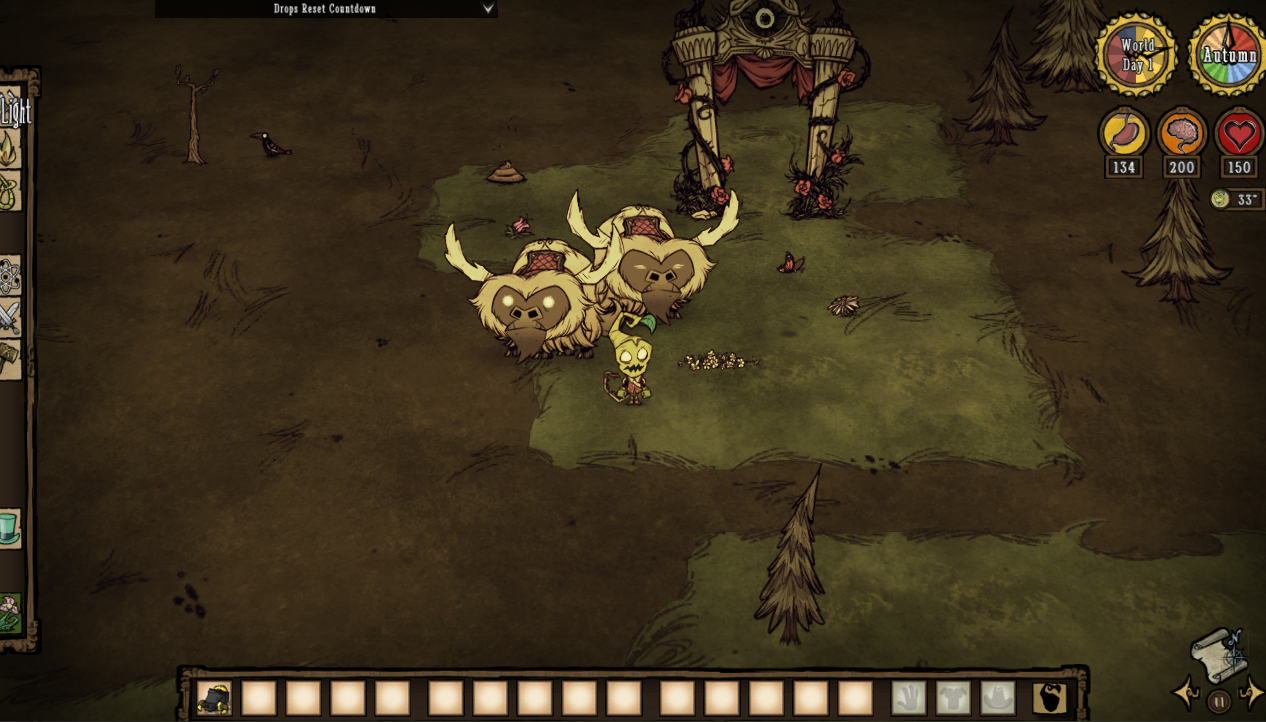
Task: Pause the game with the pause button
Action: (x=1218, y=702)
